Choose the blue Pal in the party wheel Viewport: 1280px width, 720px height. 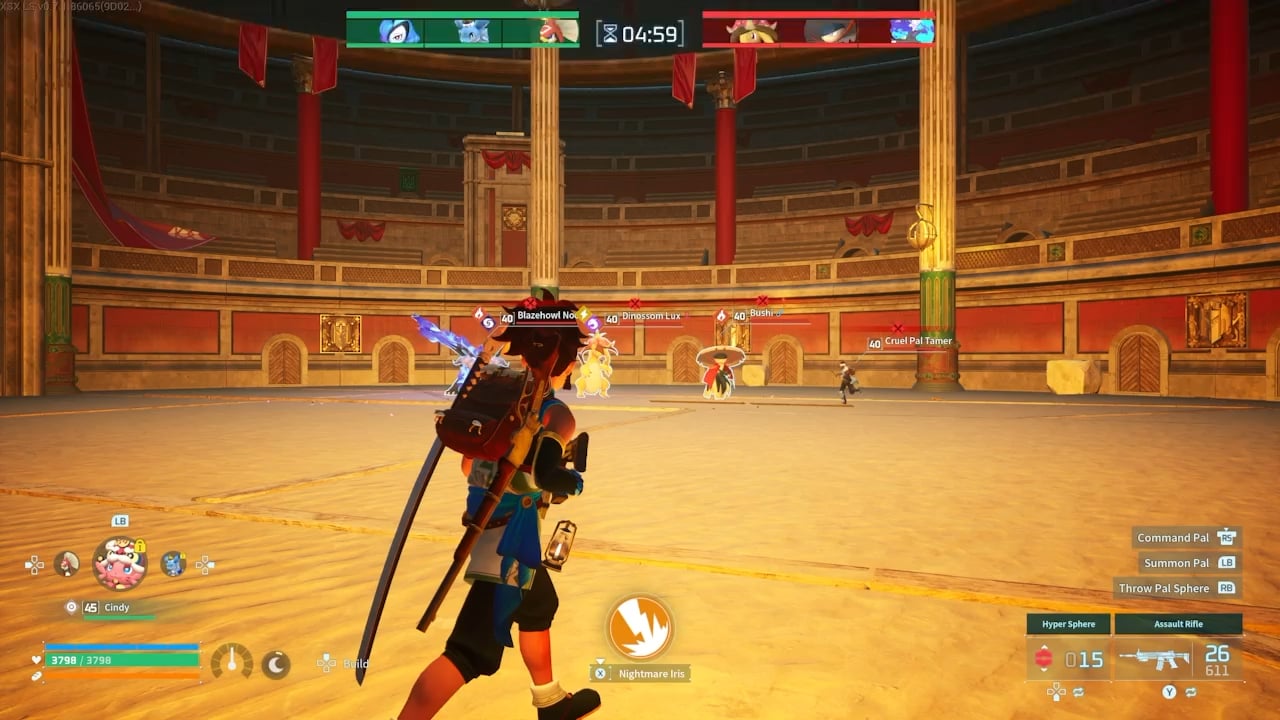tap(173, 564)
